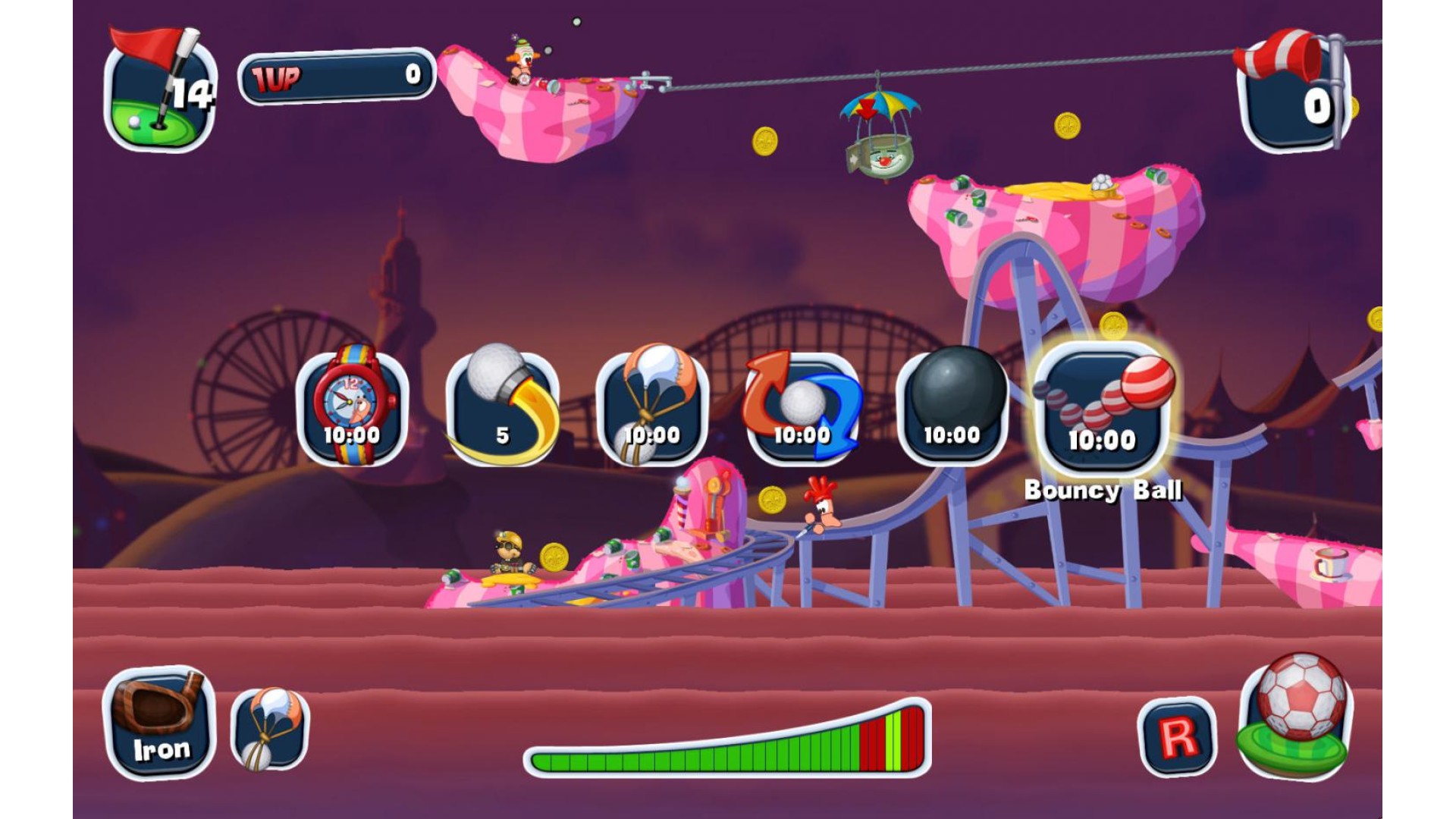Screen dimensions: 1456x819
Task: Select the spin arrows ball utility
Action: point(802,407)
